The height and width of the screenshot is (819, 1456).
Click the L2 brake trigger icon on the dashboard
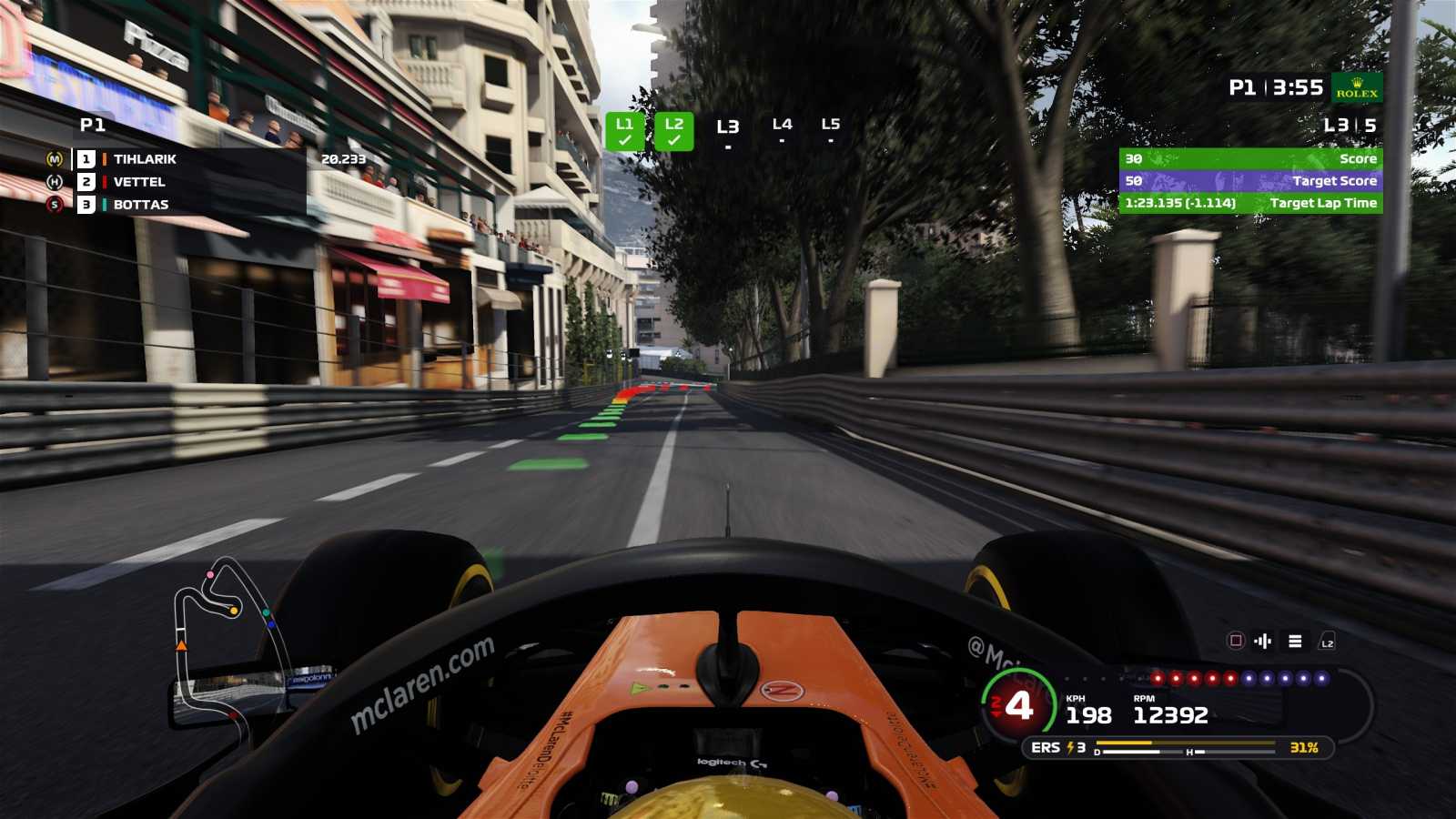1327,642
